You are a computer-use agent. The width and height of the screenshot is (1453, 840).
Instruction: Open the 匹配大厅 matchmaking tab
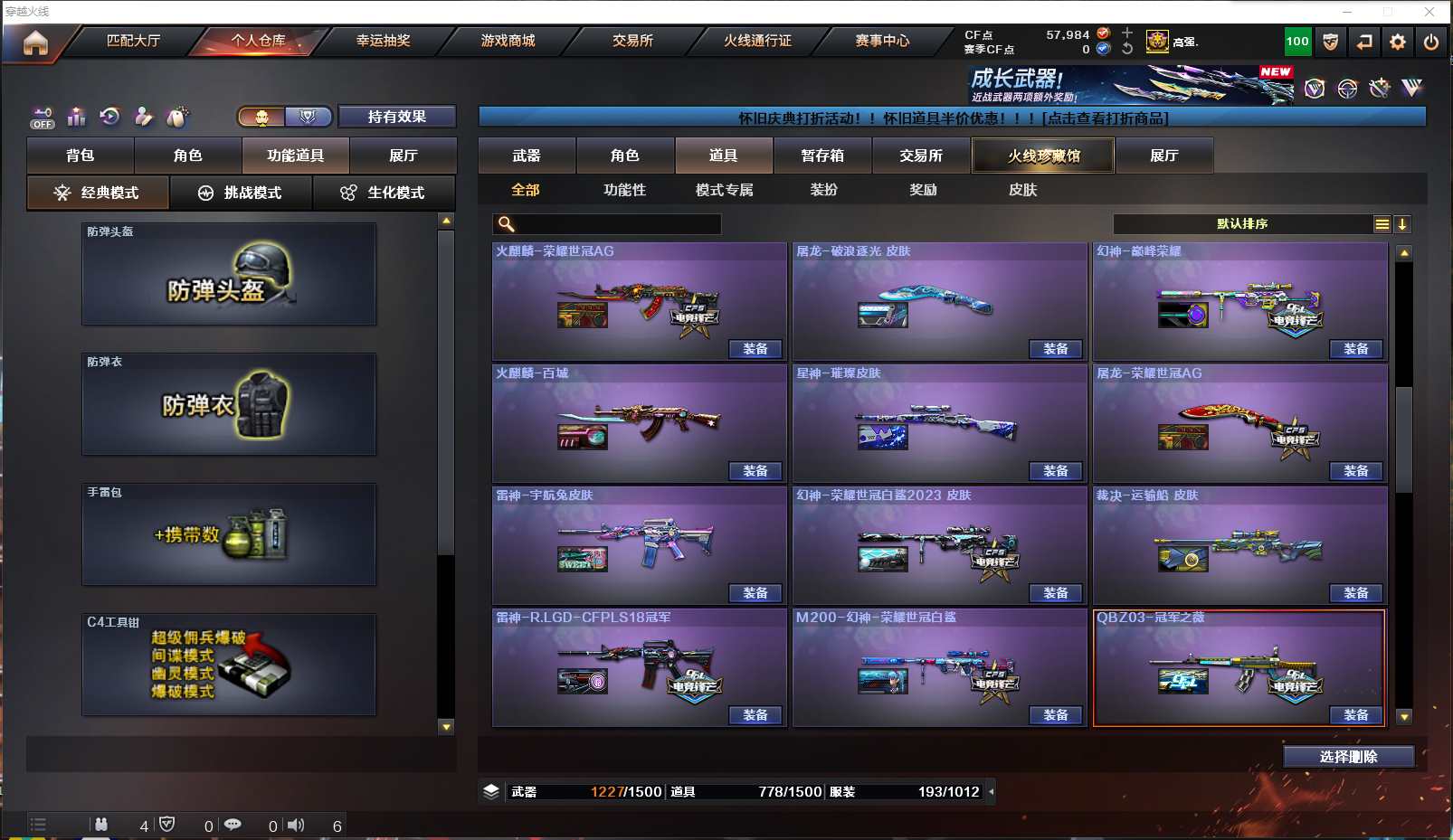pos(133,41)
